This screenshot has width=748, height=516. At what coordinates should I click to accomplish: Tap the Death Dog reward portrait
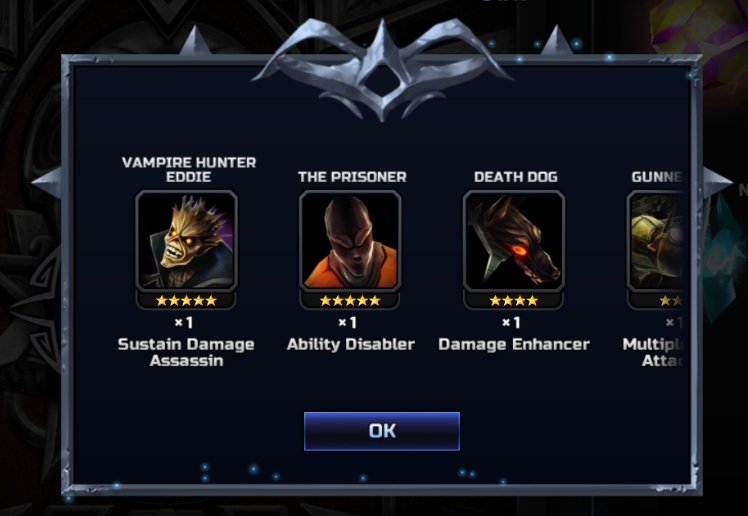[x=513, y=241]
